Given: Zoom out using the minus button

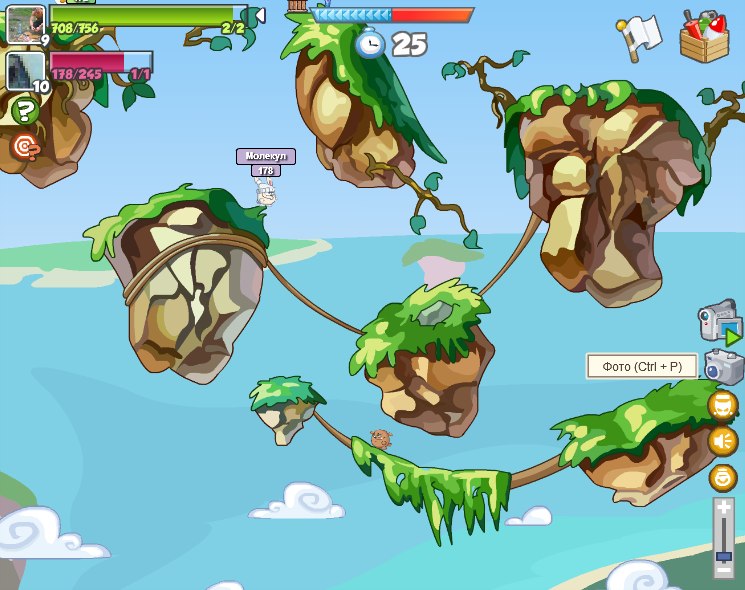Looking at the screenshot, I should (724, 571).
